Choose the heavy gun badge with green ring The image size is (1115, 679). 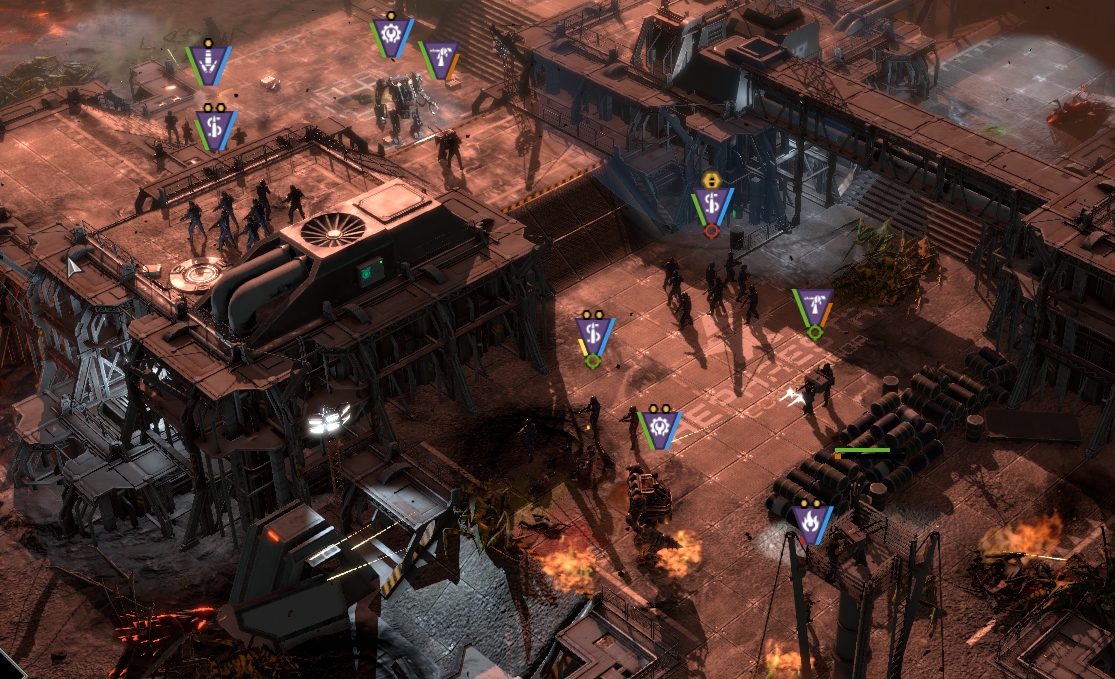click(x=814, y=307)
